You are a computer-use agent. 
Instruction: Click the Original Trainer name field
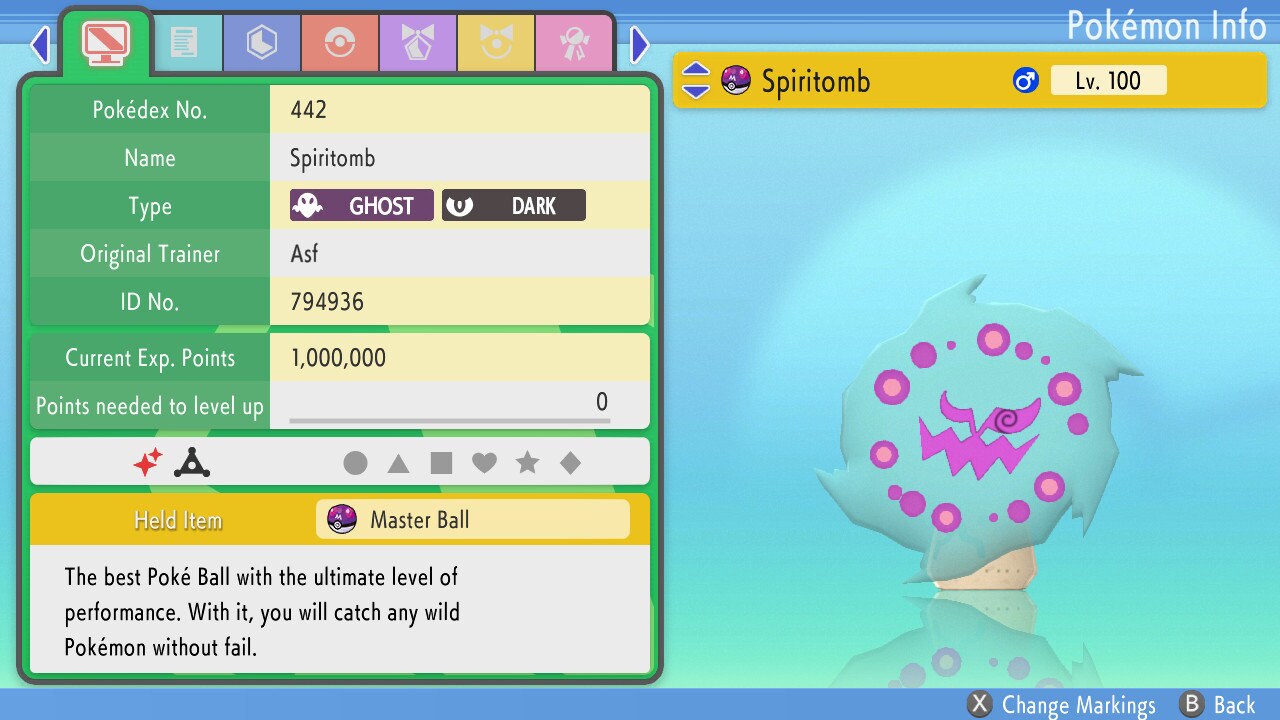point(460,254)
